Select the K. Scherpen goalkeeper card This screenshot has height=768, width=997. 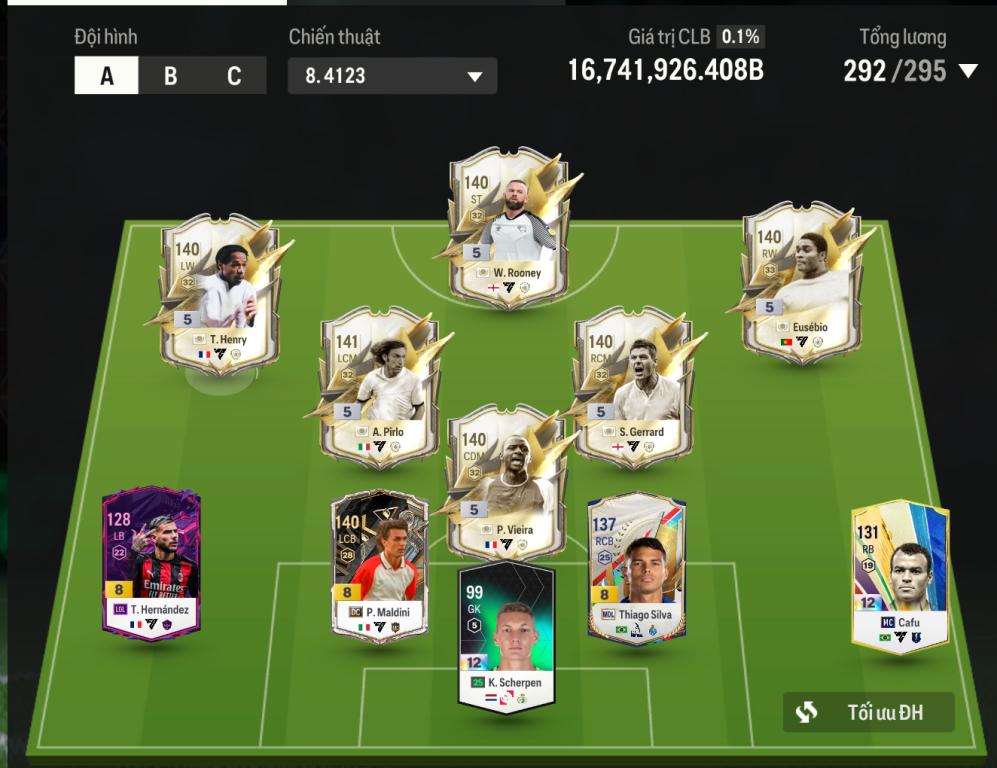coord(506,638)
